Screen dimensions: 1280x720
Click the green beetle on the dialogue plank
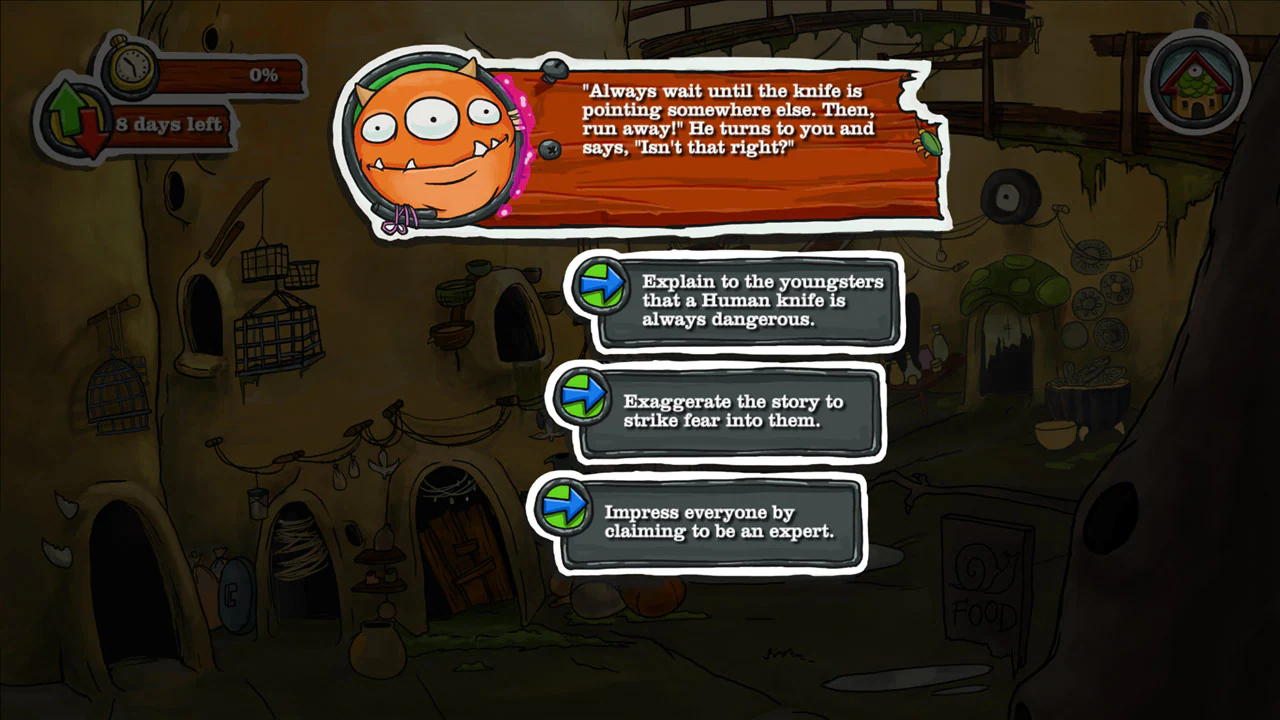pos(930,146)
